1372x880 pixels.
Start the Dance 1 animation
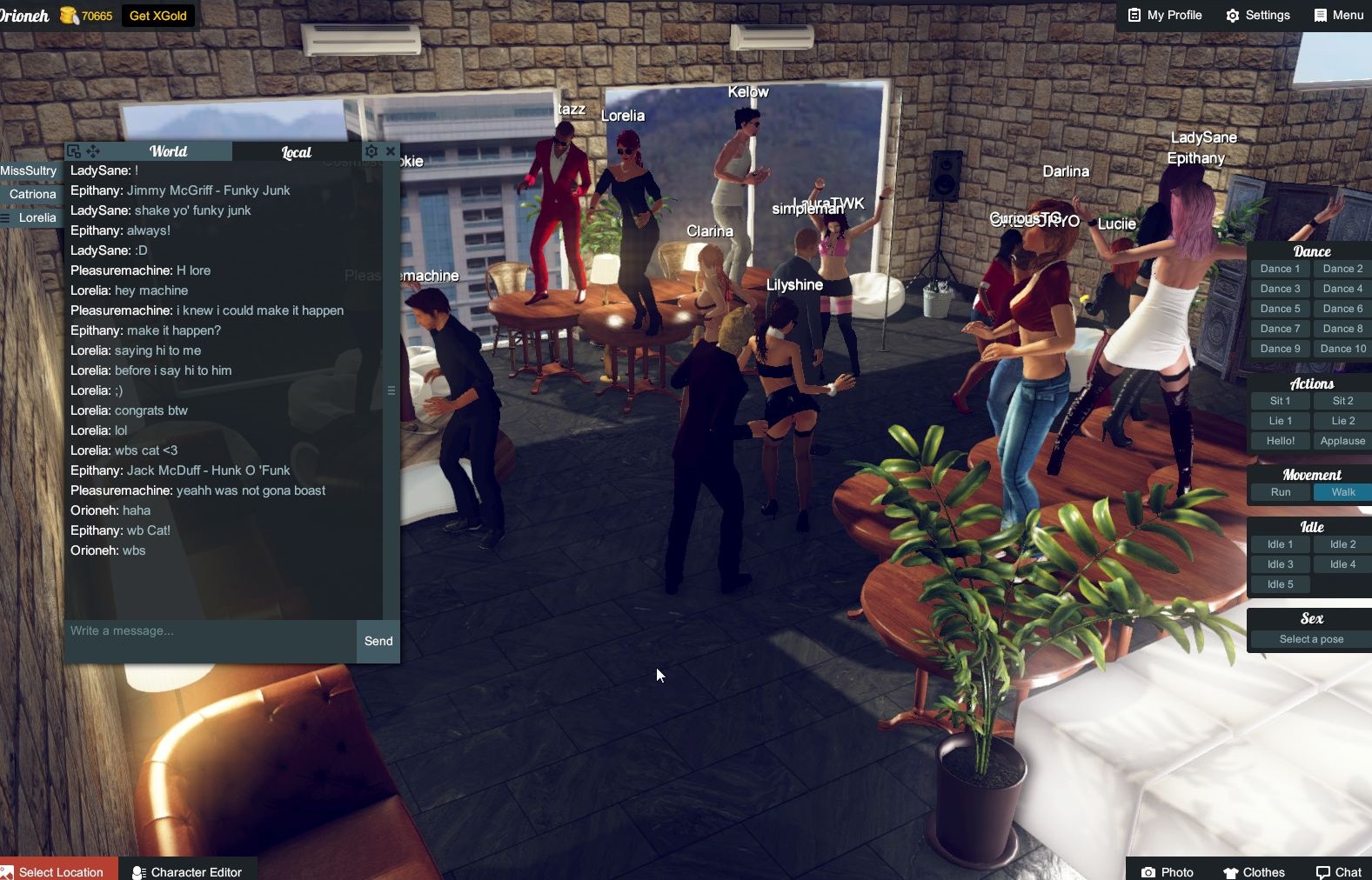coord(1280,269)
